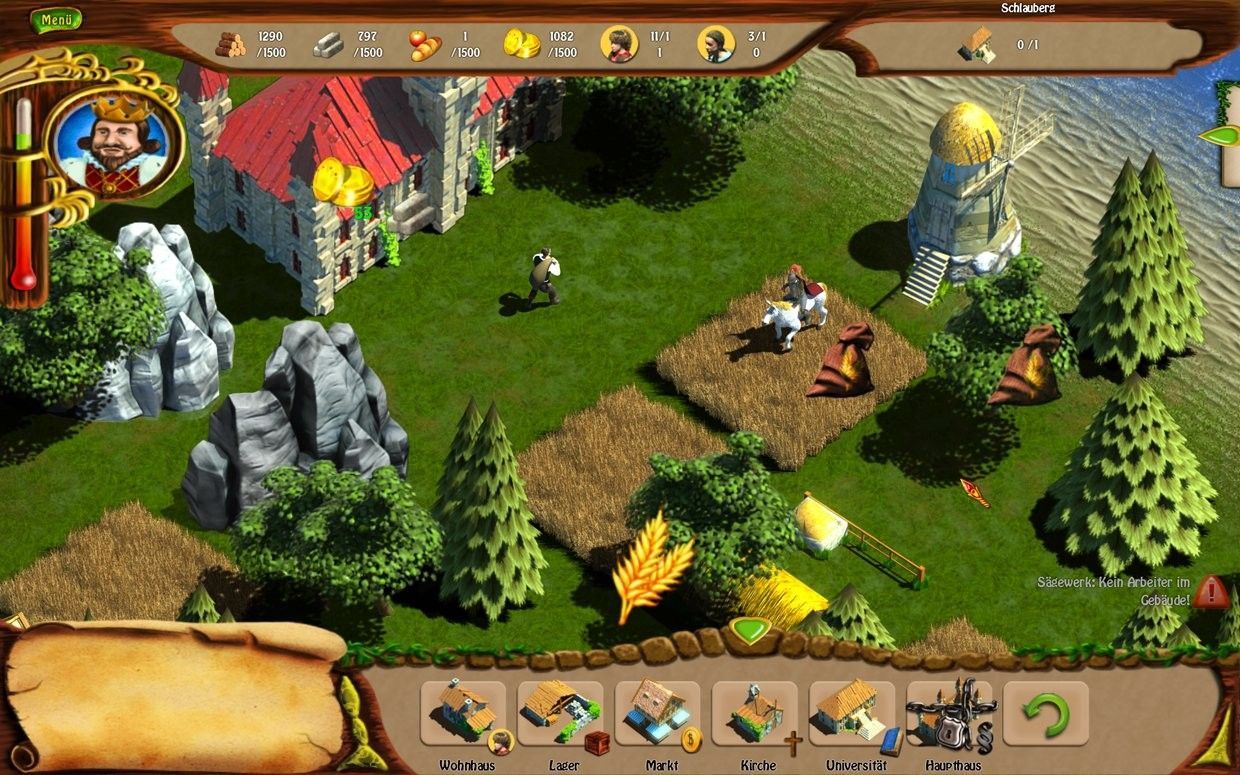Collapse the build bar with the green gem

[748, 631]
